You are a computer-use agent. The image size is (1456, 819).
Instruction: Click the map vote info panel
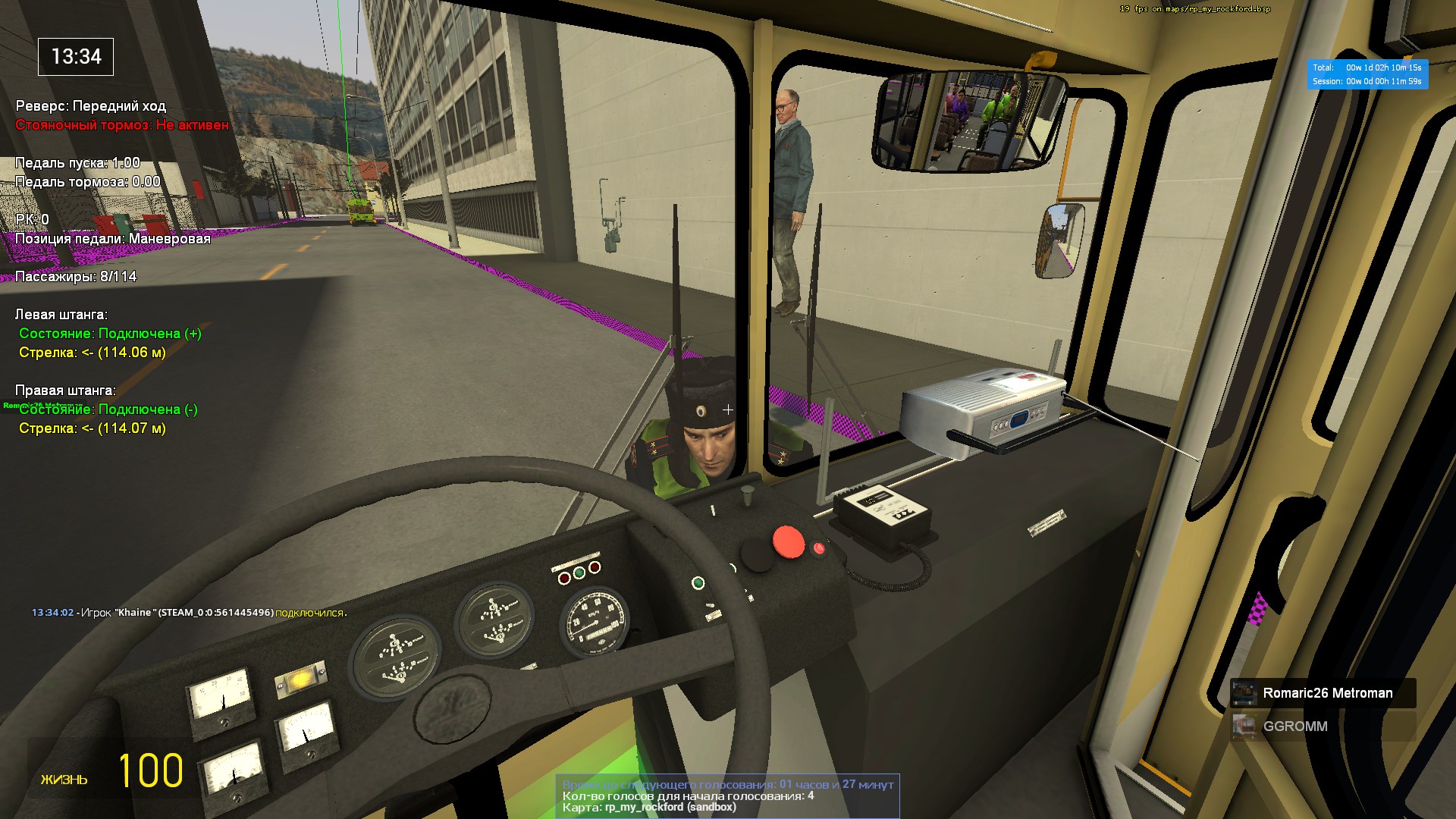coord(727,795)
